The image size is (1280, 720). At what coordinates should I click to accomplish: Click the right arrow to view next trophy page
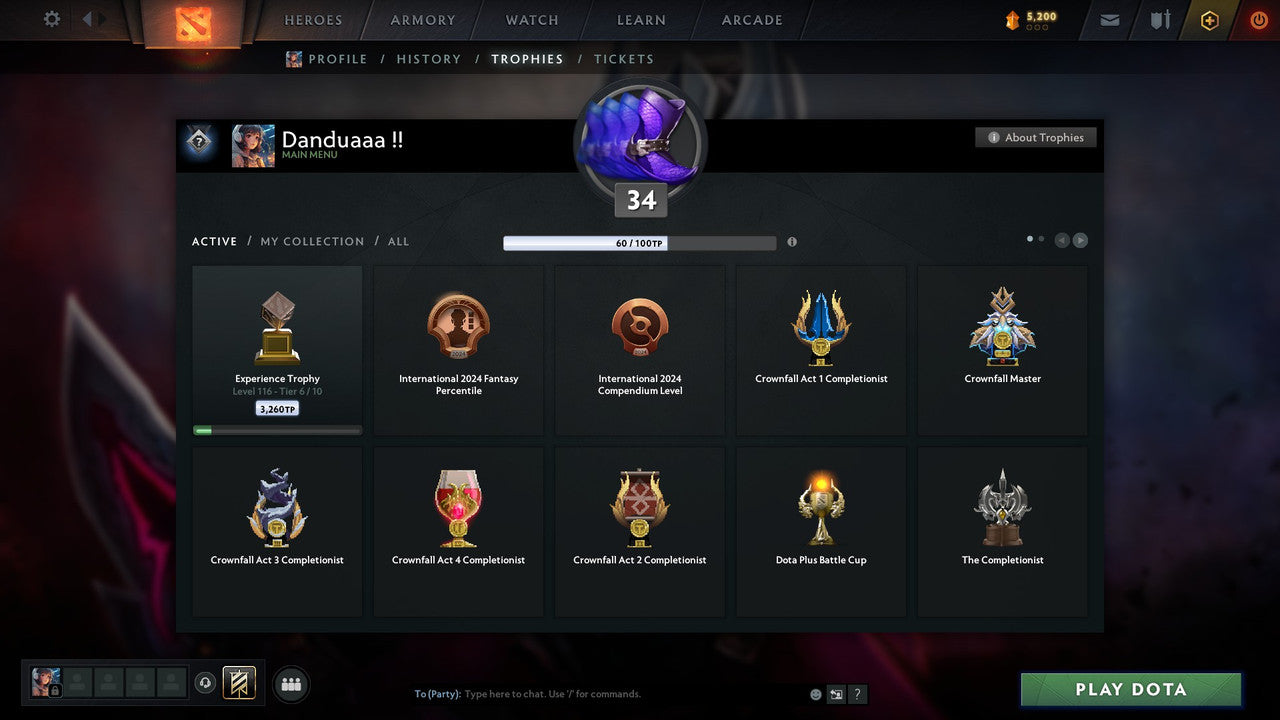coord(1081,240)
